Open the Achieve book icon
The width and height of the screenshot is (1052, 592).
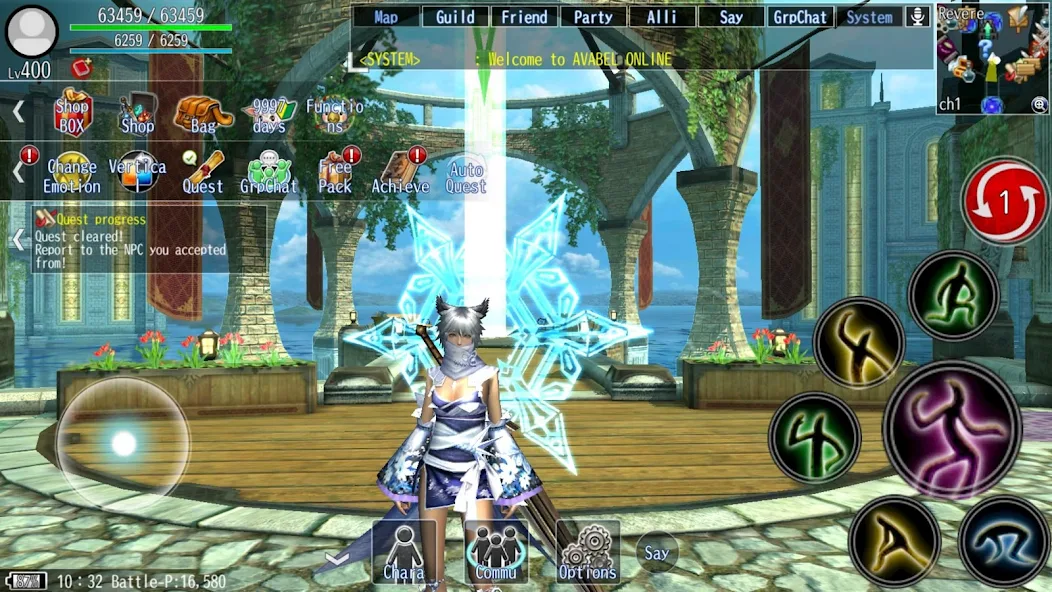pyautogui.click(x=400, y=172)
